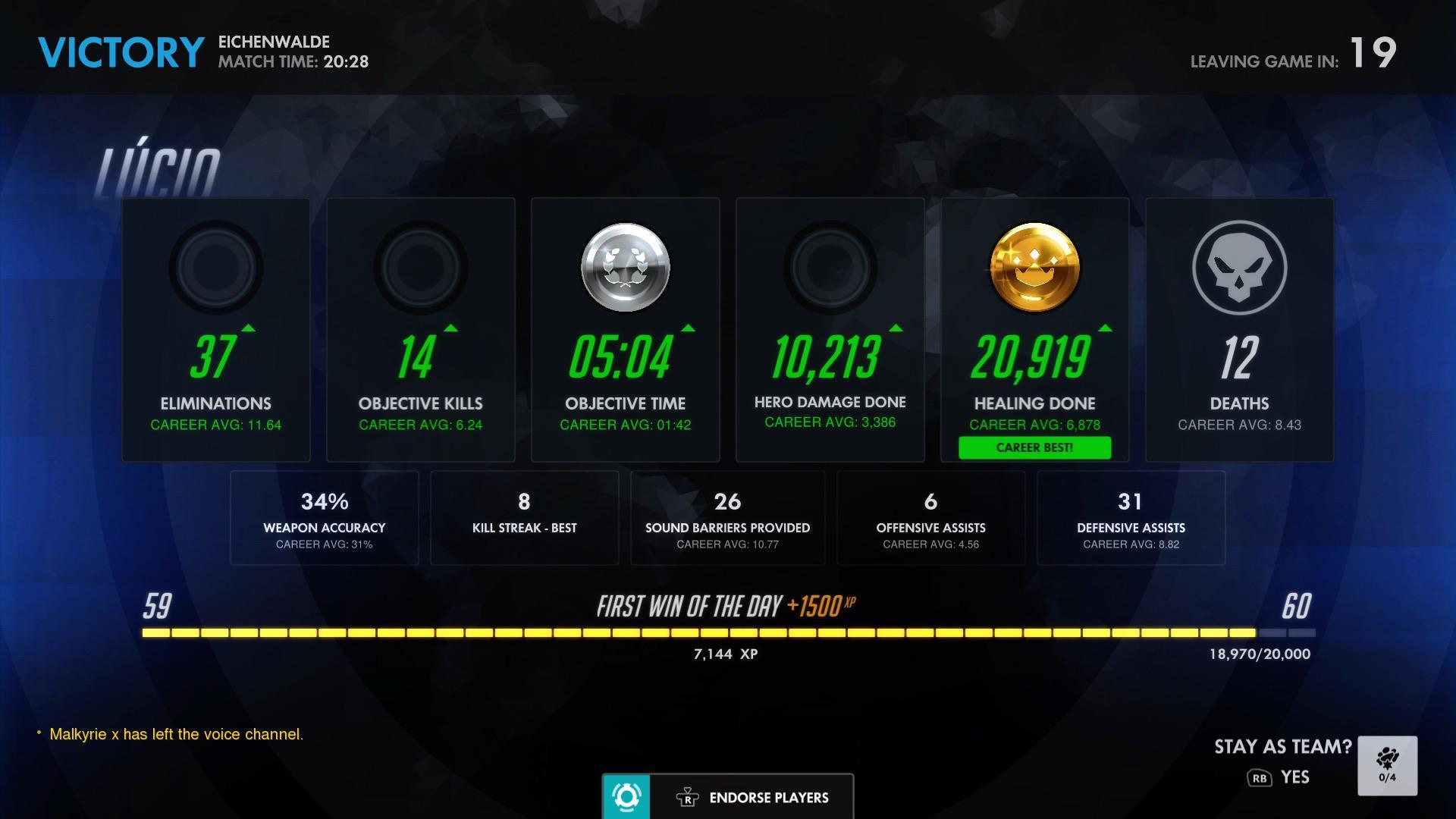Expand the green arrow beside Objective Time

tap(688, 329)
